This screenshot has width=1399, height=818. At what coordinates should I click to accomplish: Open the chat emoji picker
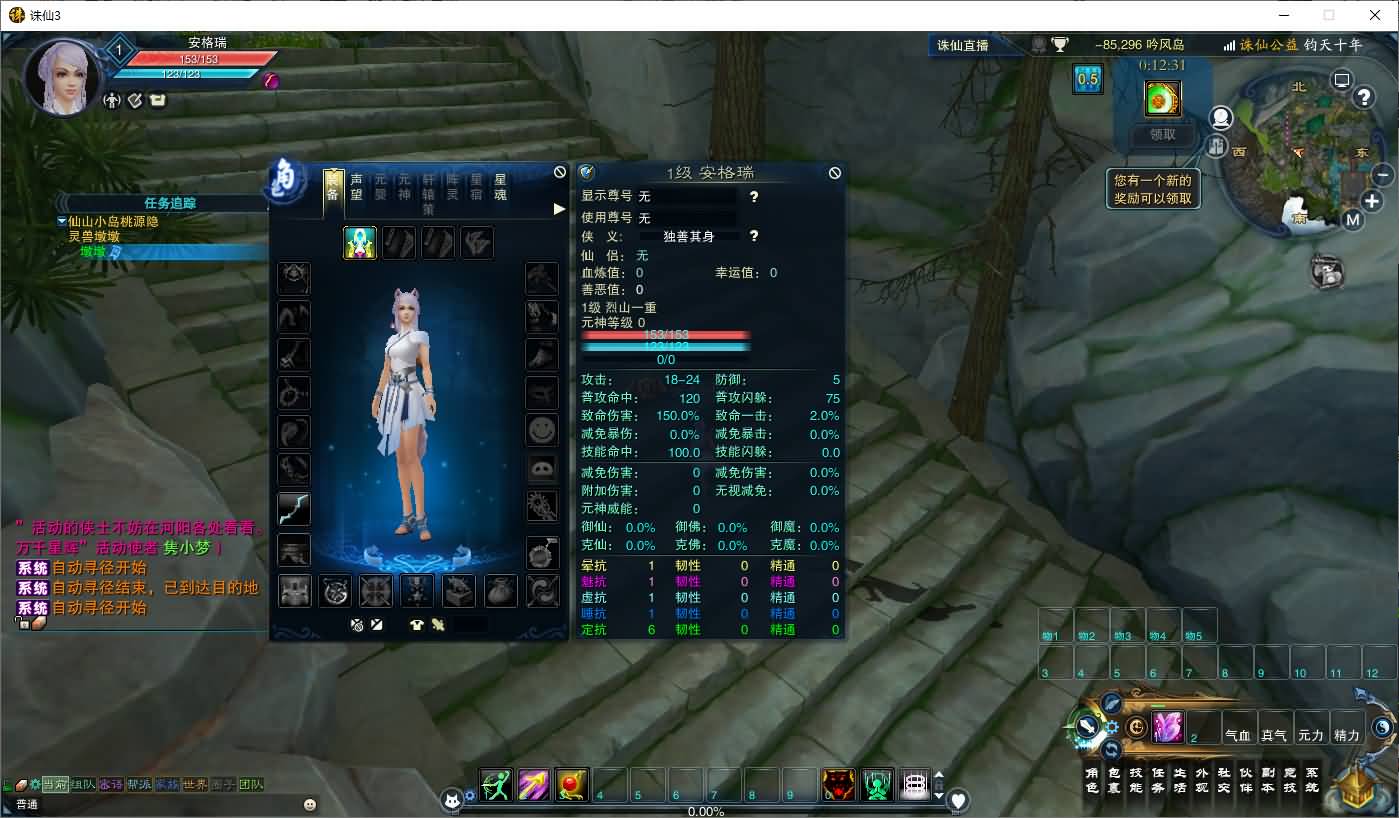click(310, 804)
